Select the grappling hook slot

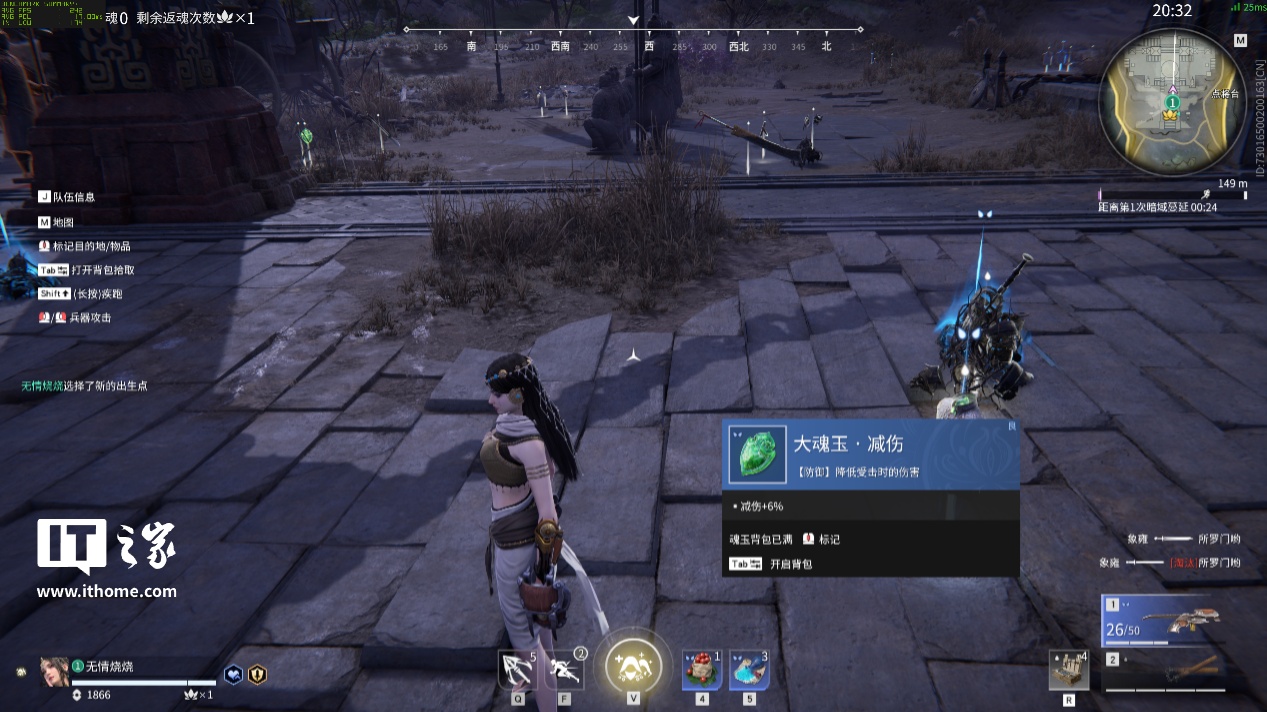[518, 669]
